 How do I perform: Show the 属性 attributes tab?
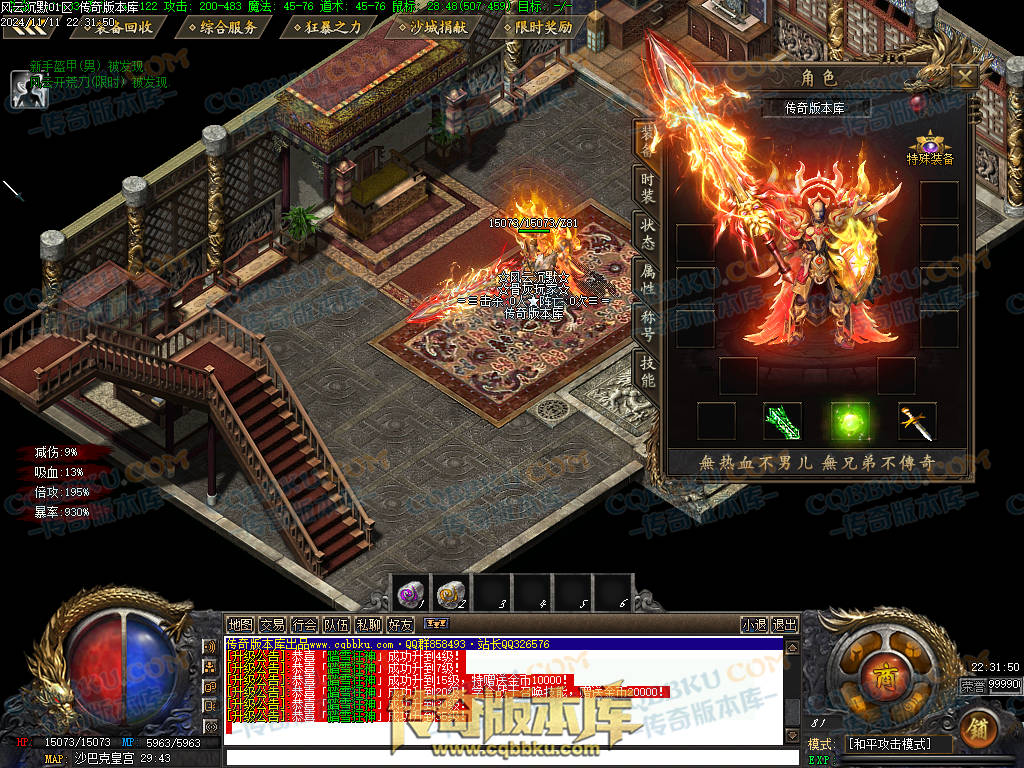(648, 280)
